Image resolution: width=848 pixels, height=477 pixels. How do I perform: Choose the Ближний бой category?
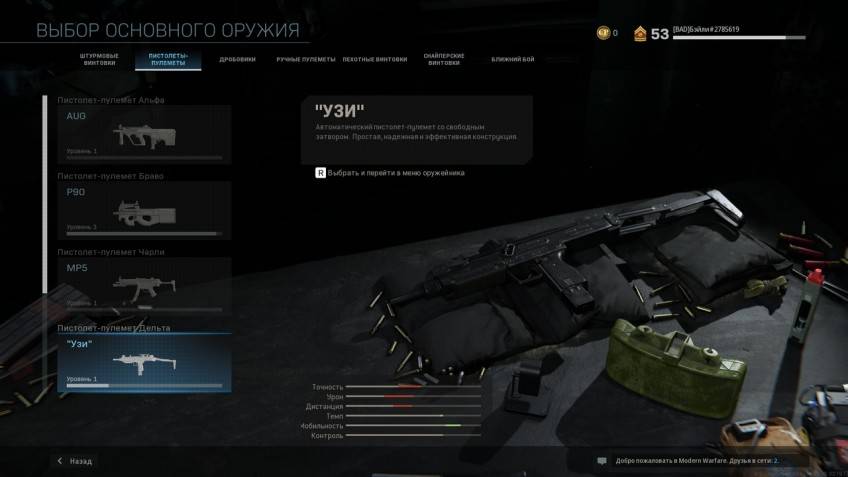(x=512, y=59)
